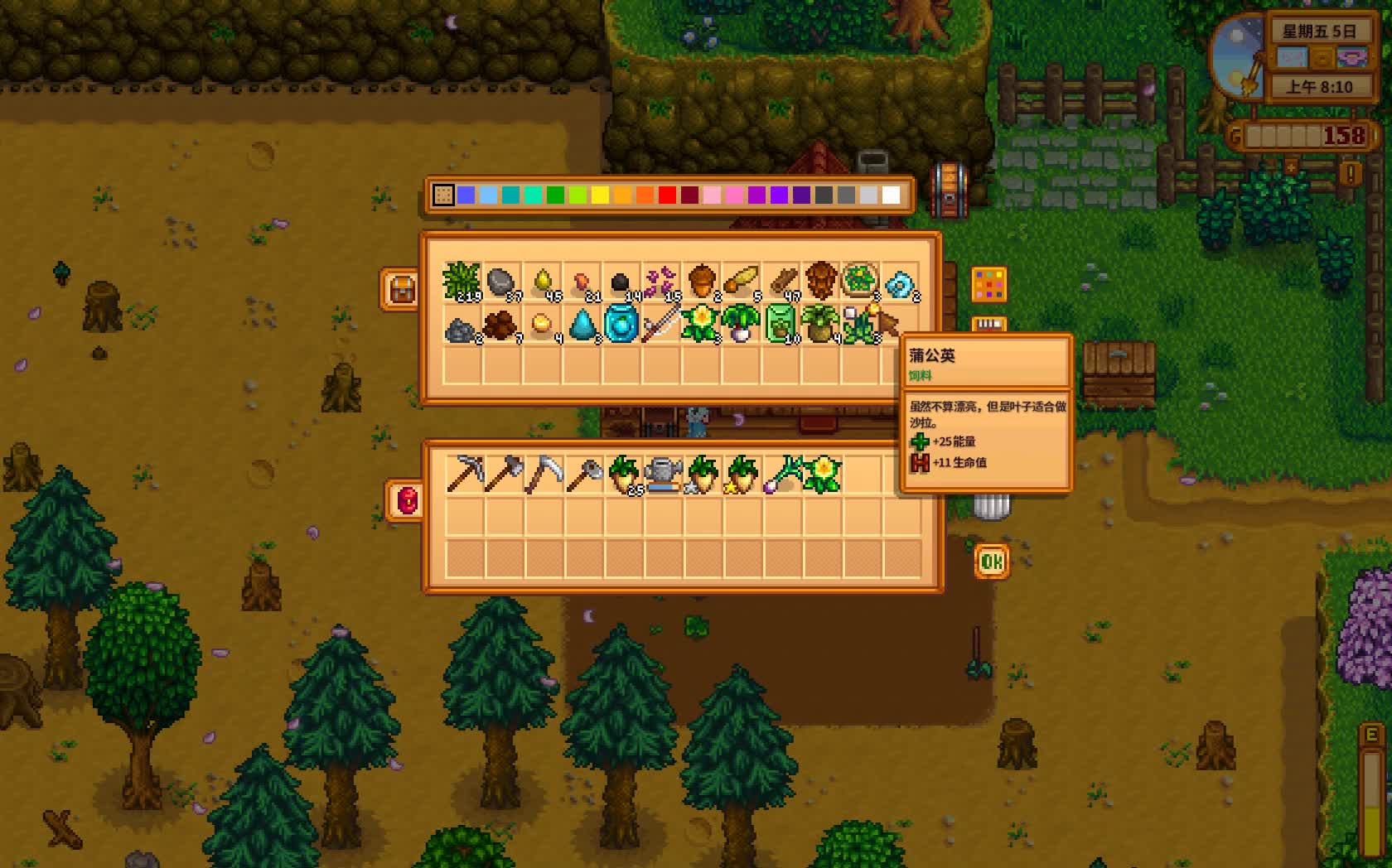The height and width of the screenshot is (868, 1392).
Task: Choose the yellow color swatch
Action: [600, 195]
